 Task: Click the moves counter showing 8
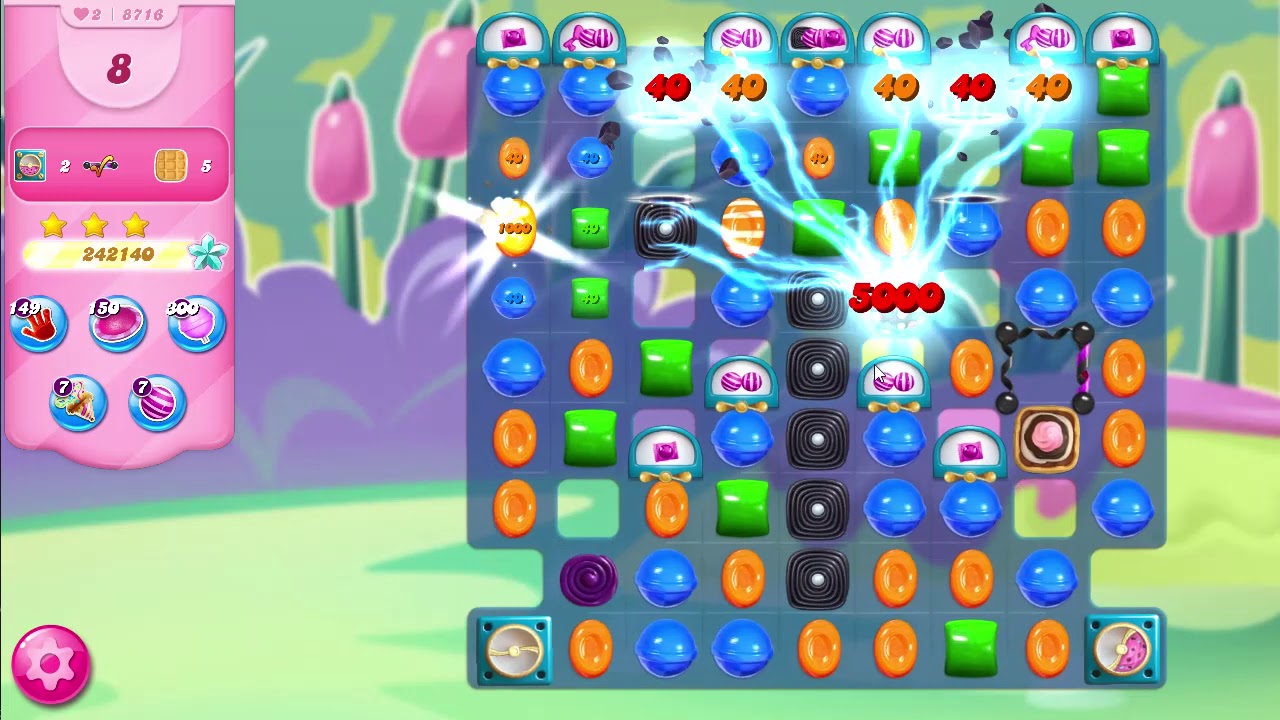coord(118,68)
